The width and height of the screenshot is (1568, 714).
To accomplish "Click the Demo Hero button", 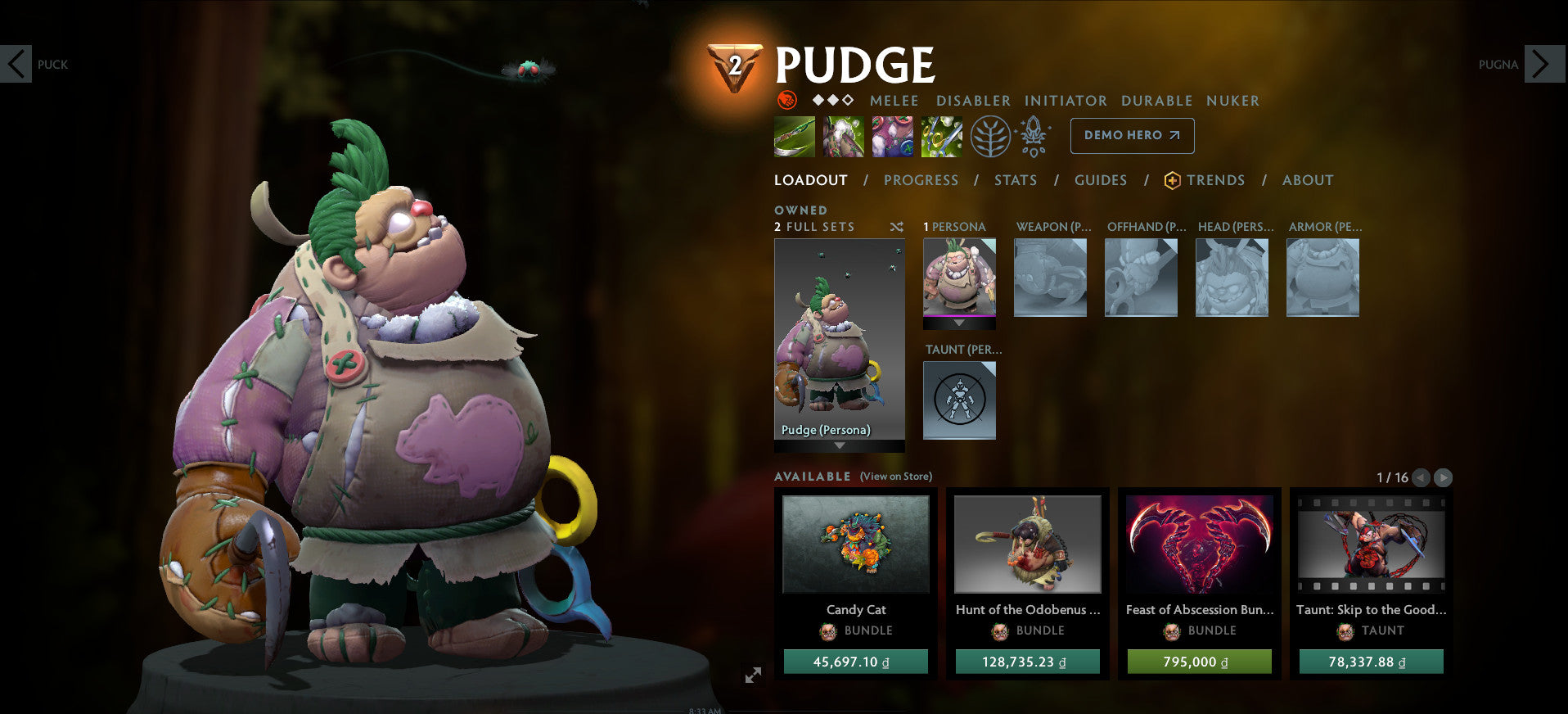I will tap(1131, 136).
